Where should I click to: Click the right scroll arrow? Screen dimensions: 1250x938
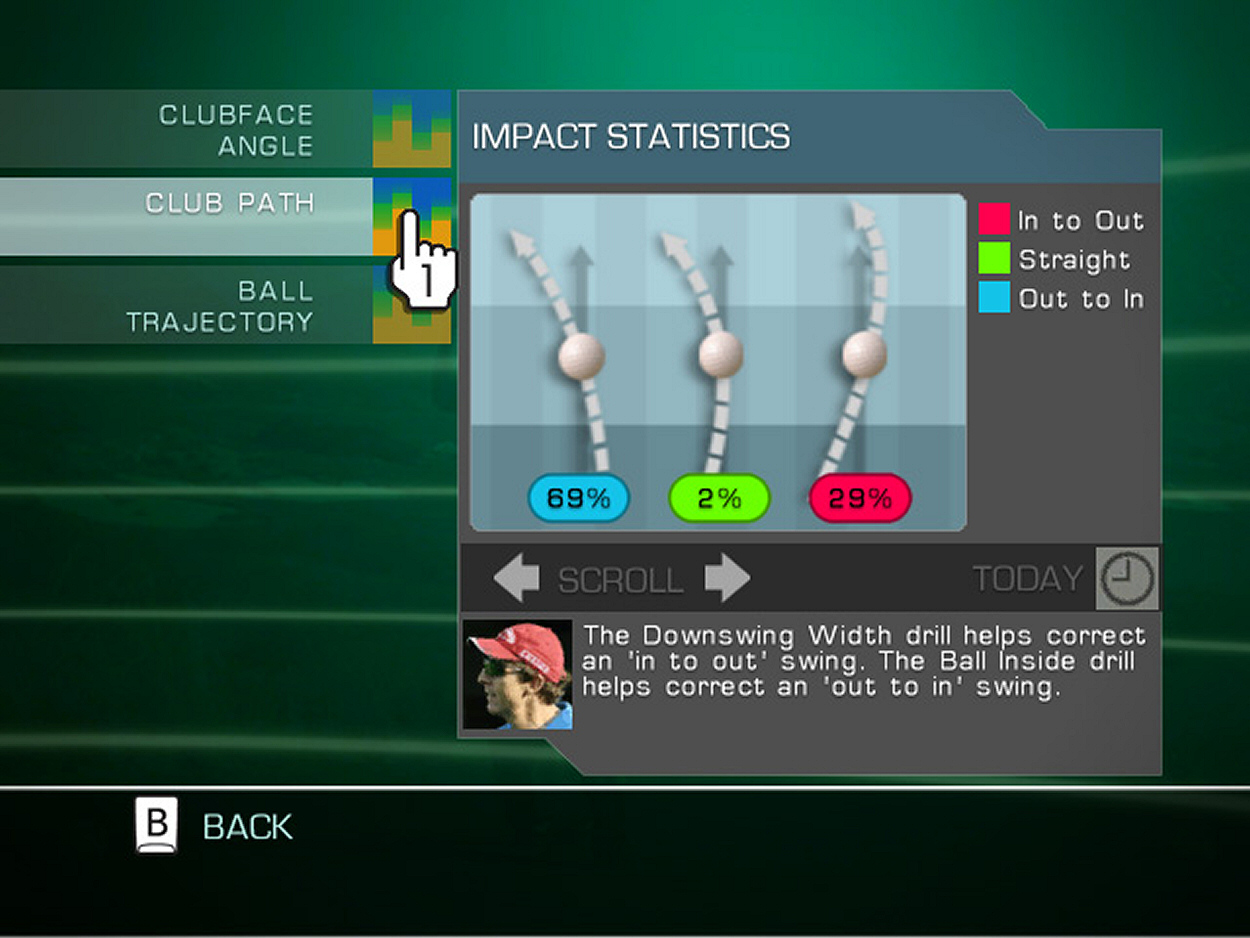[x=727, y=579]
